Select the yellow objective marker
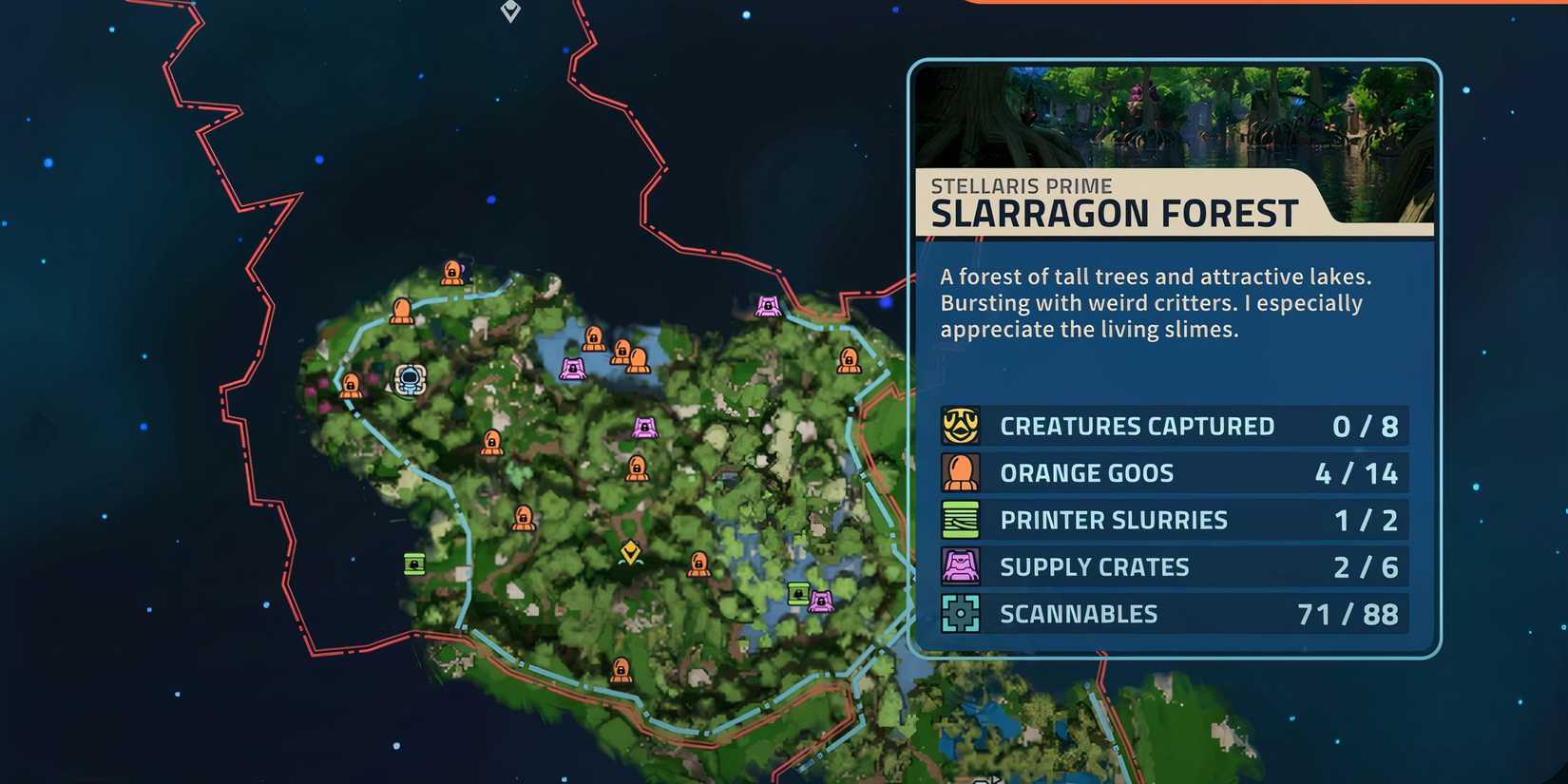 point(629,552)
